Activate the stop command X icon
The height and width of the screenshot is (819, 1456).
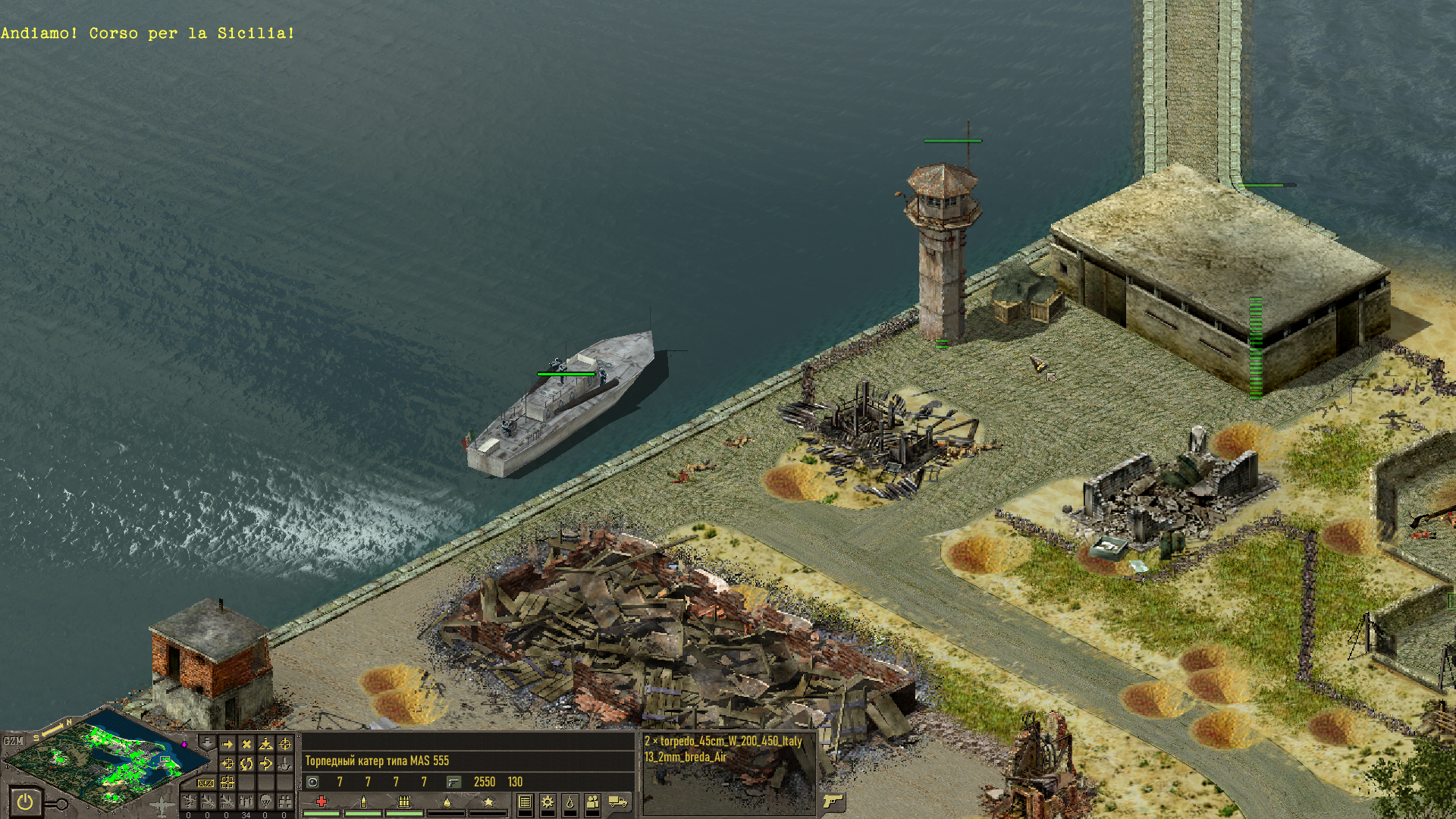point(246,745)
